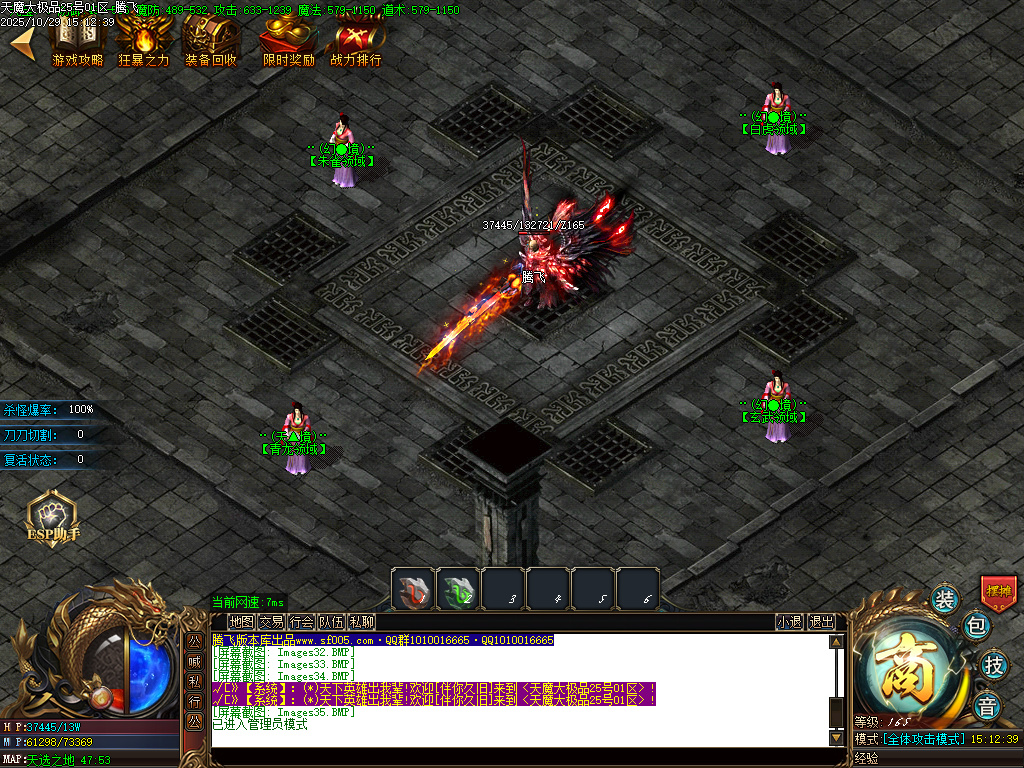Open the 装 equipment panel
This screenshot has height=768, width=1024.
(945, 599)
